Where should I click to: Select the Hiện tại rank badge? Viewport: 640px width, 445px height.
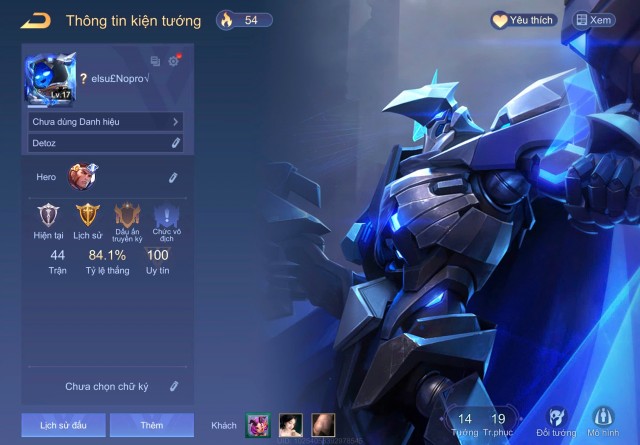48,216
